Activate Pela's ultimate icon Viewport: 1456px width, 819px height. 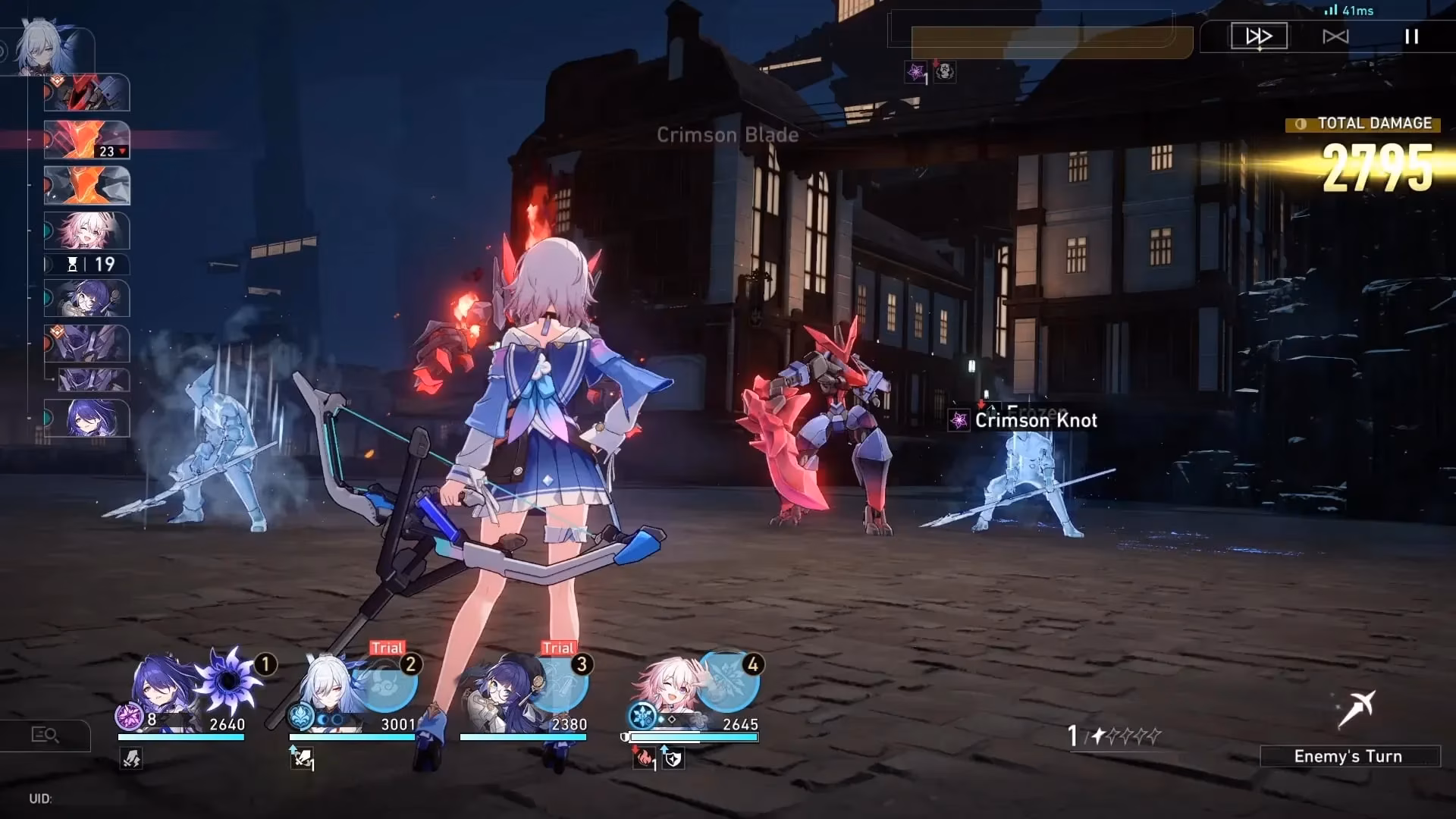point(560,682)
